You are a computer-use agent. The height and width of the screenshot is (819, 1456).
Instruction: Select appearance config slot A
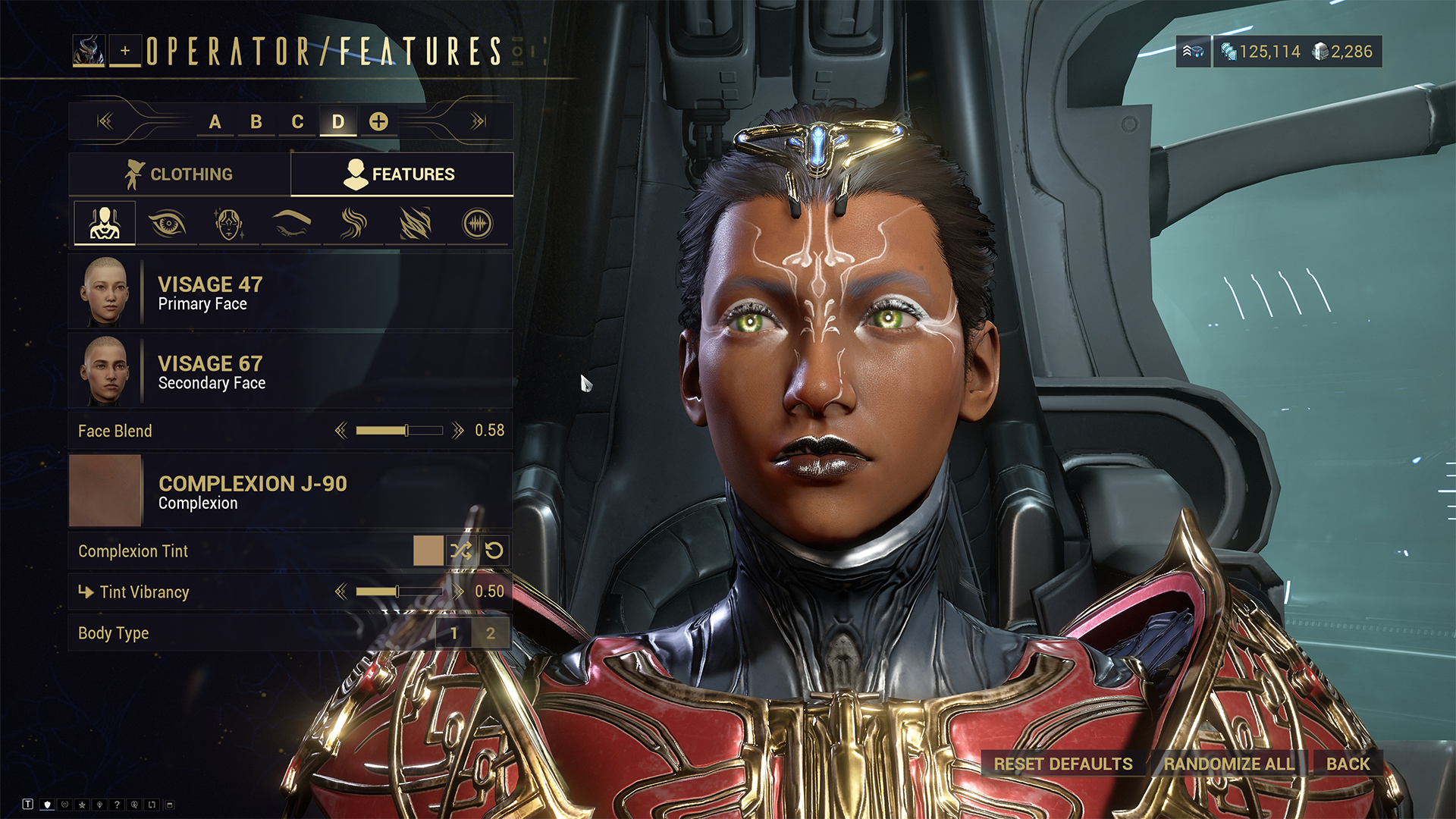pos(215,121)
